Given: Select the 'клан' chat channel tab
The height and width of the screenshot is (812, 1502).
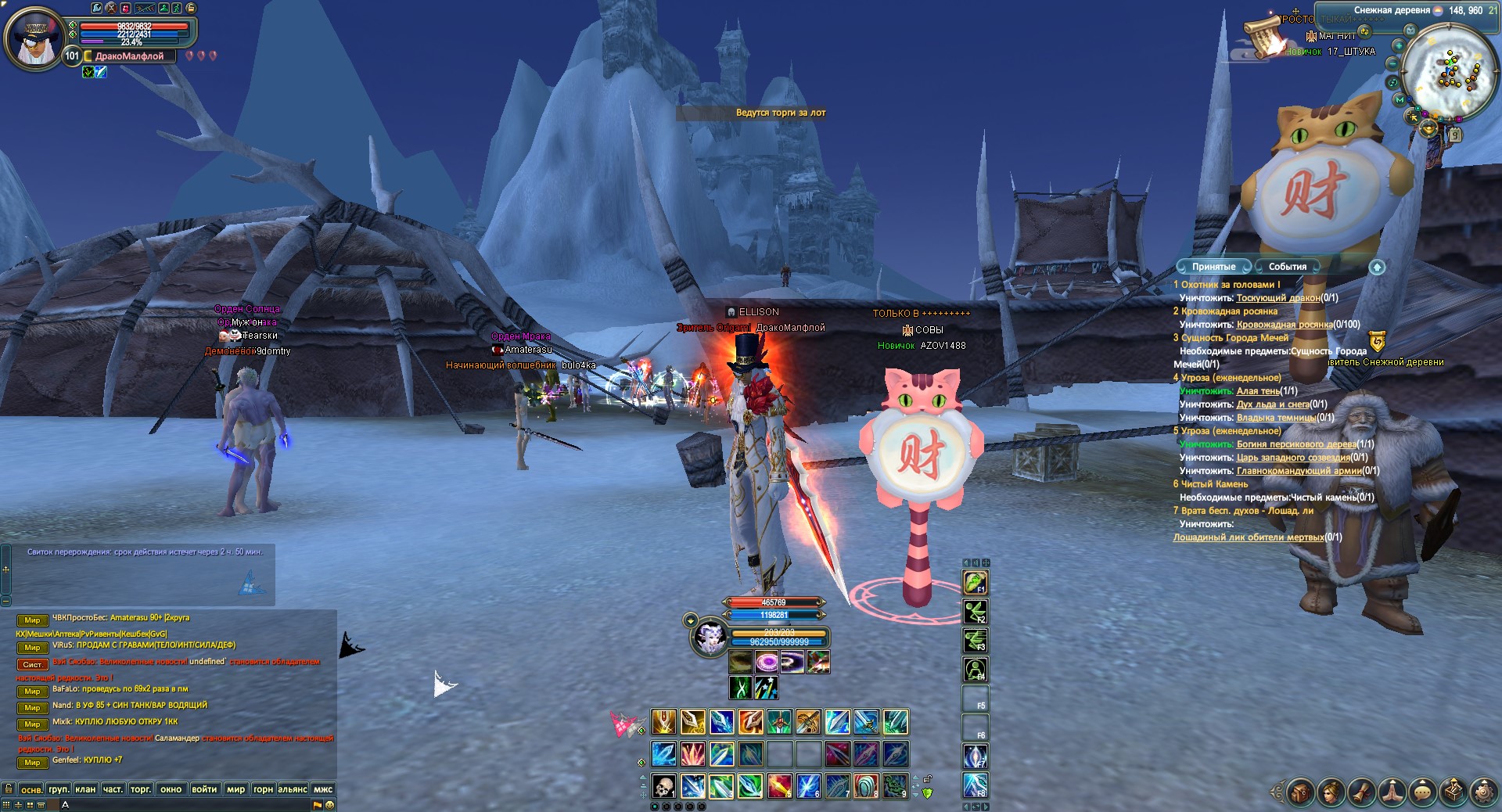Looking at the screenshot, I should tap(85, 789).
